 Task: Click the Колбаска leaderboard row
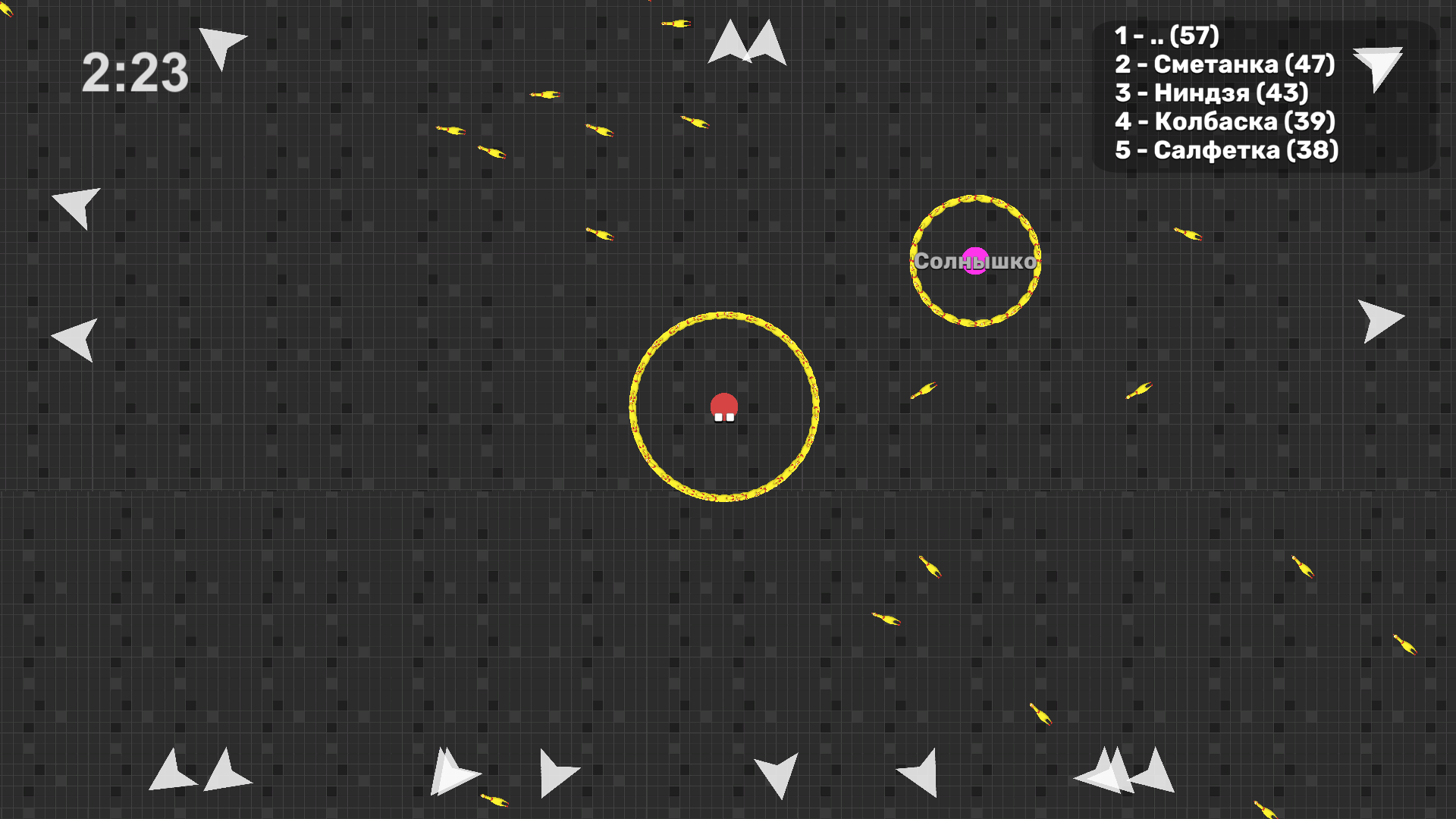click(1225, 121)
